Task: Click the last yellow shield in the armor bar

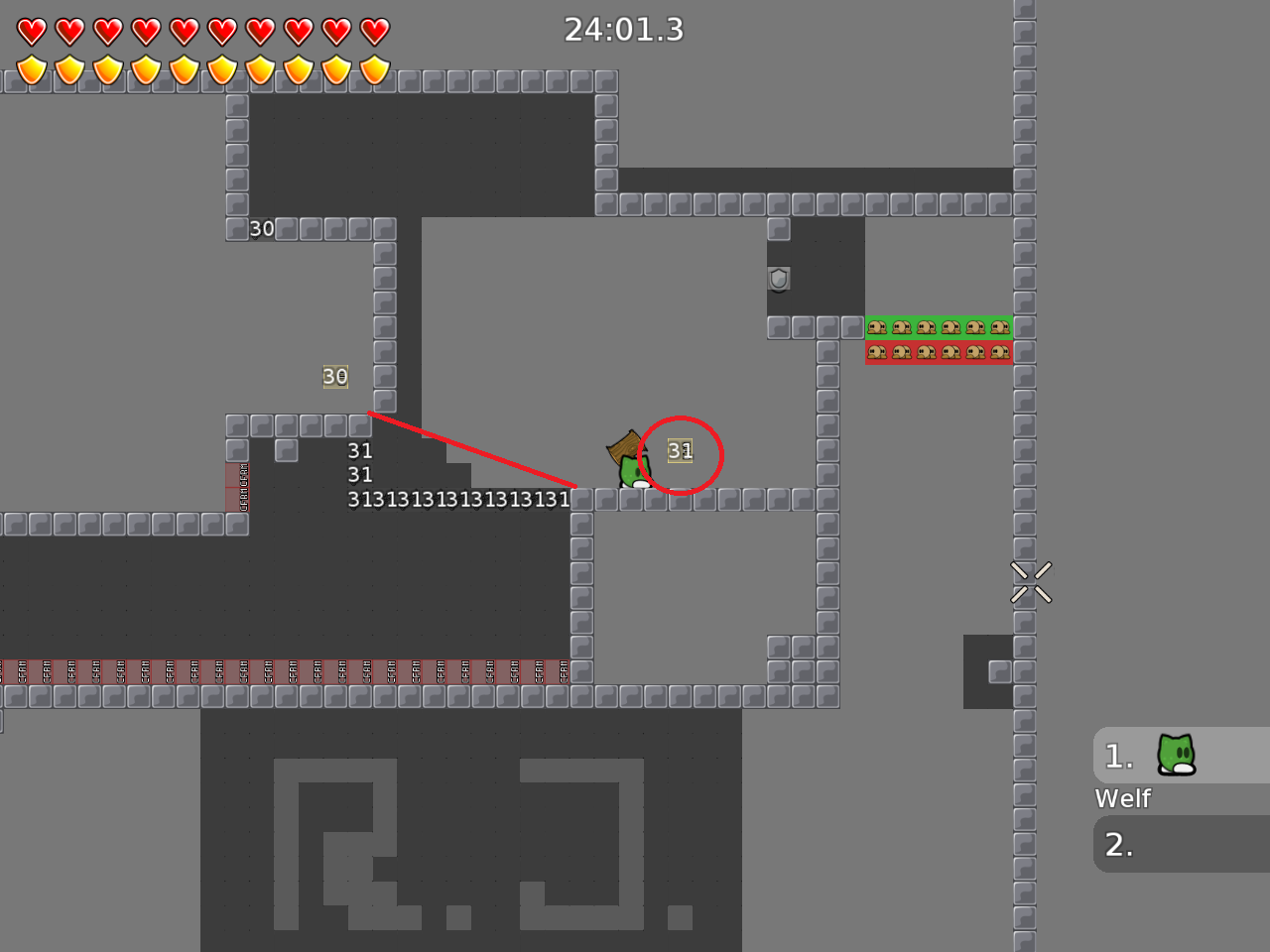Action: tap(375, 68)
